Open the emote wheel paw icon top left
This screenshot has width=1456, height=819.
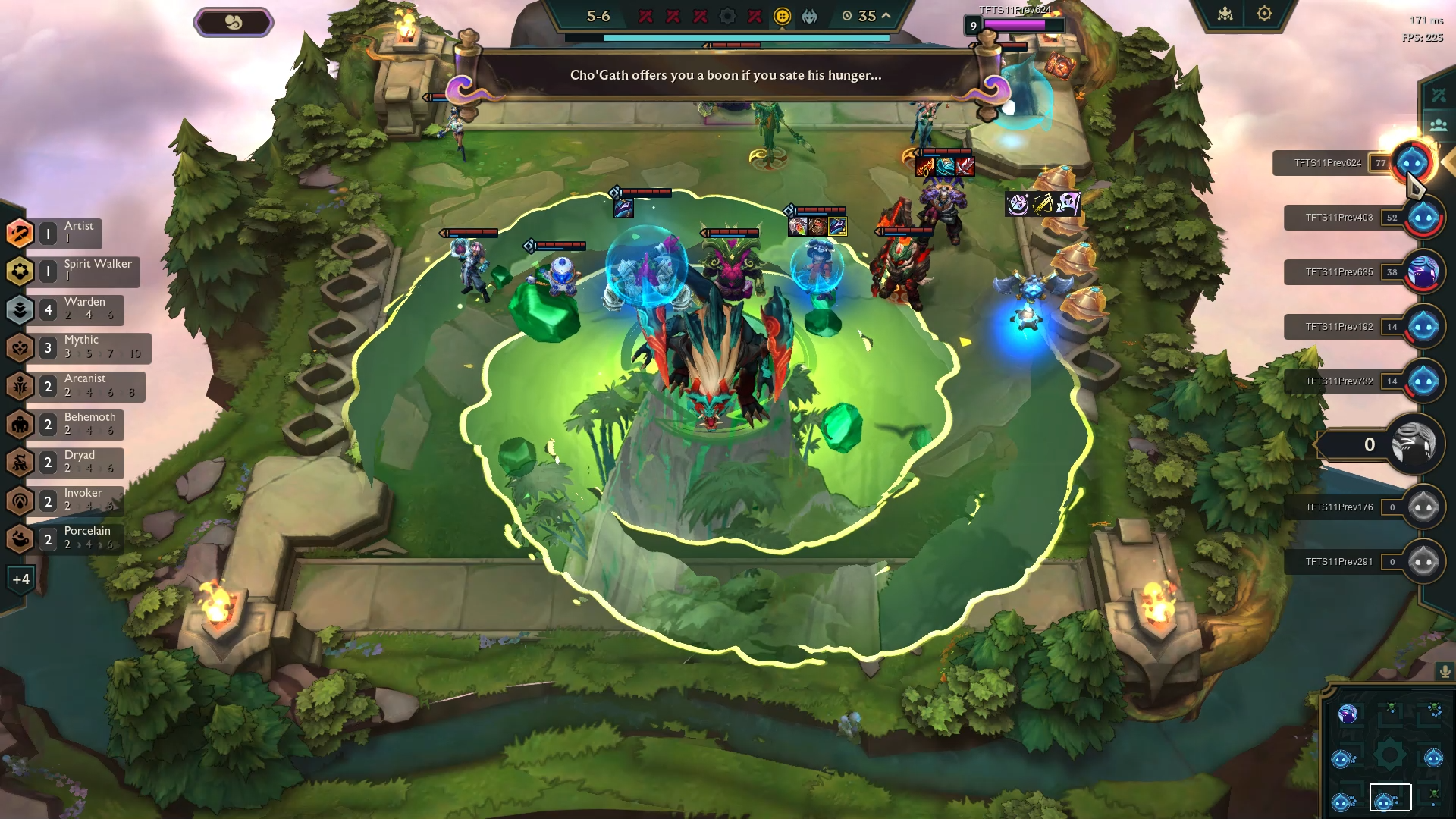pos(234,21)
